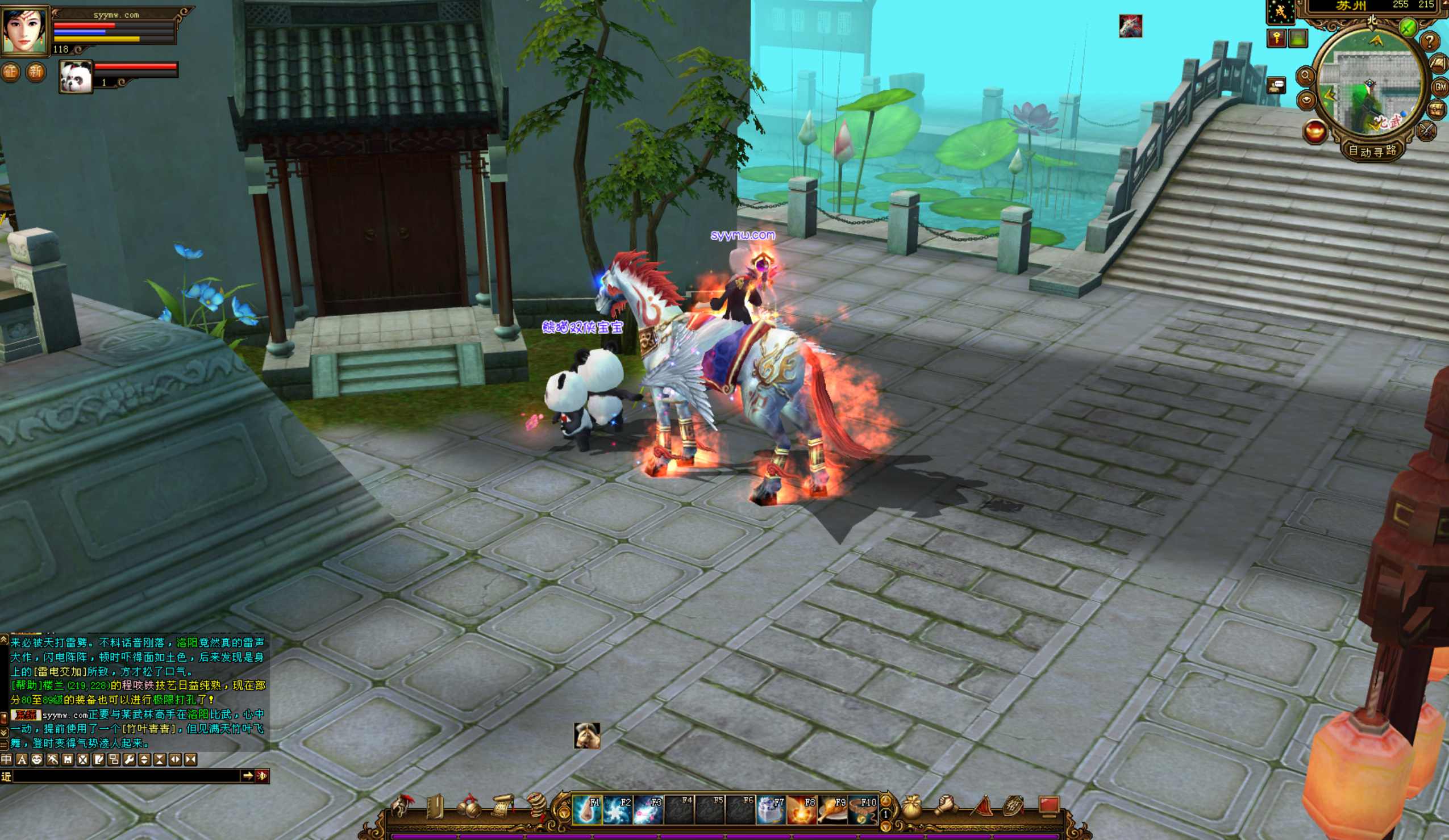Click the scroll icon in bottom bar
The width and height of the screenshot is (1449, 840).
(502, 807)
